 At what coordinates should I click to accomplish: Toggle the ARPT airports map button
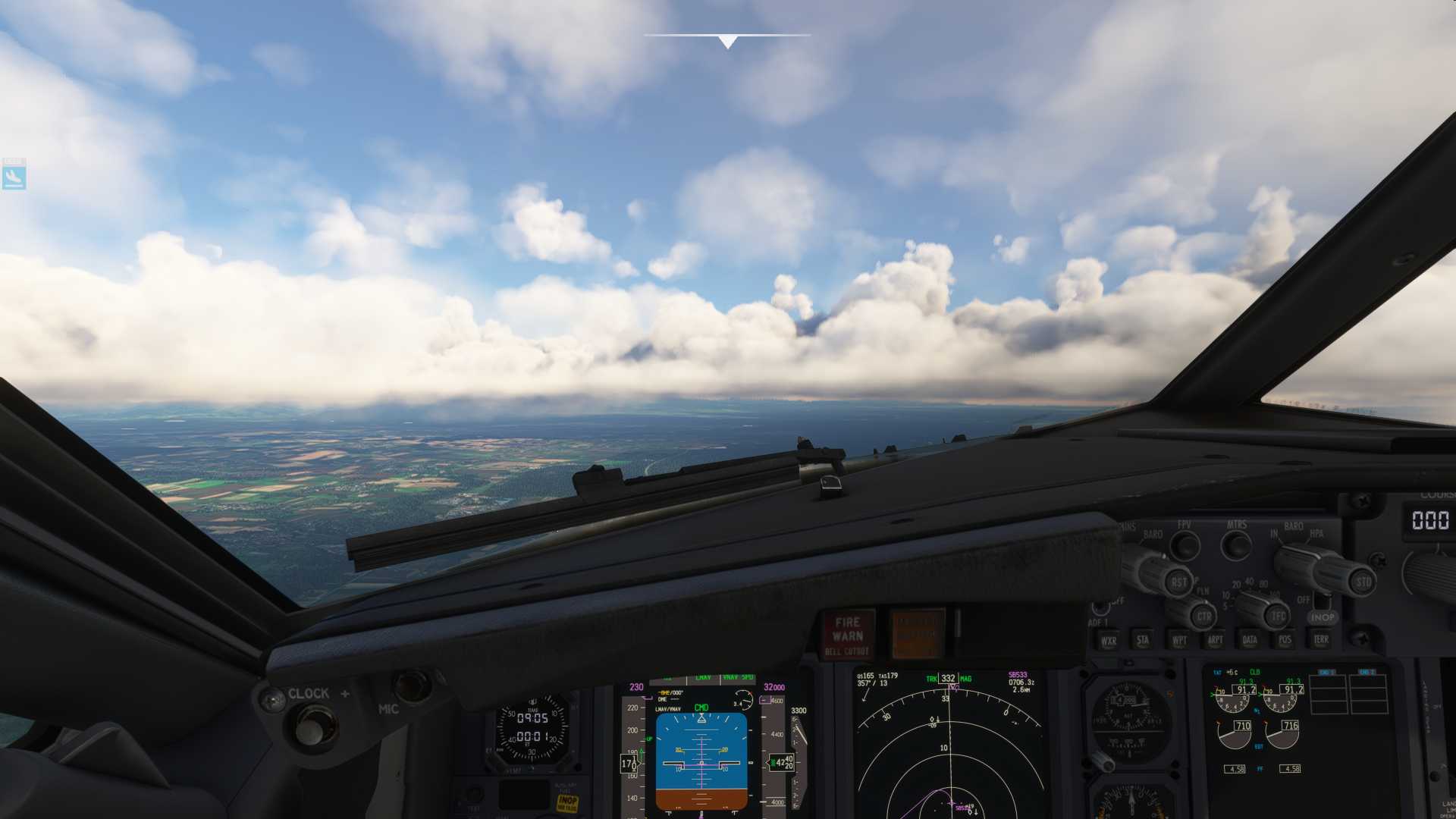1215,640
